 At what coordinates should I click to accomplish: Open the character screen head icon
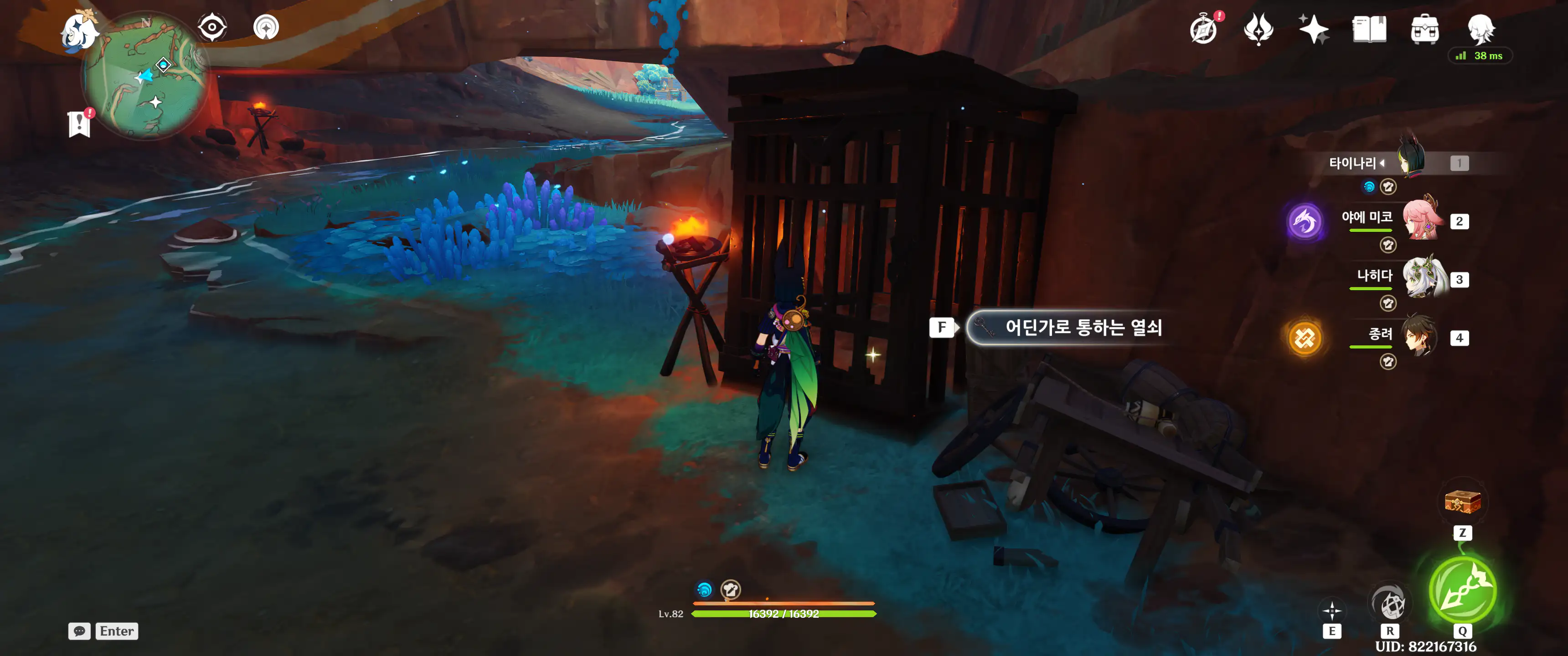tap(1480, 28)
